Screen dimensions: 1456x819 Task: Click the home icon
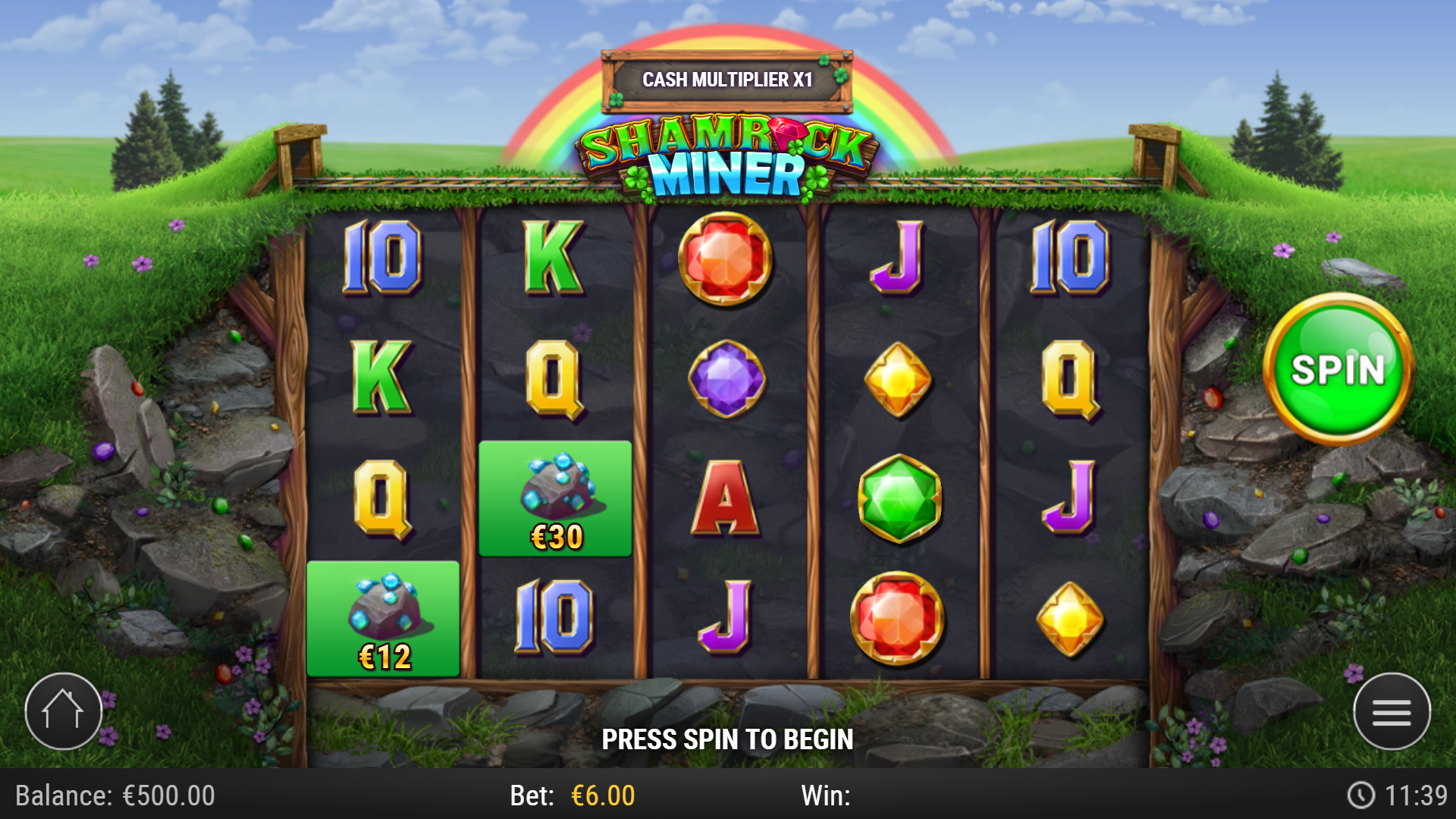pyautogui.click(x=64, y=711)
